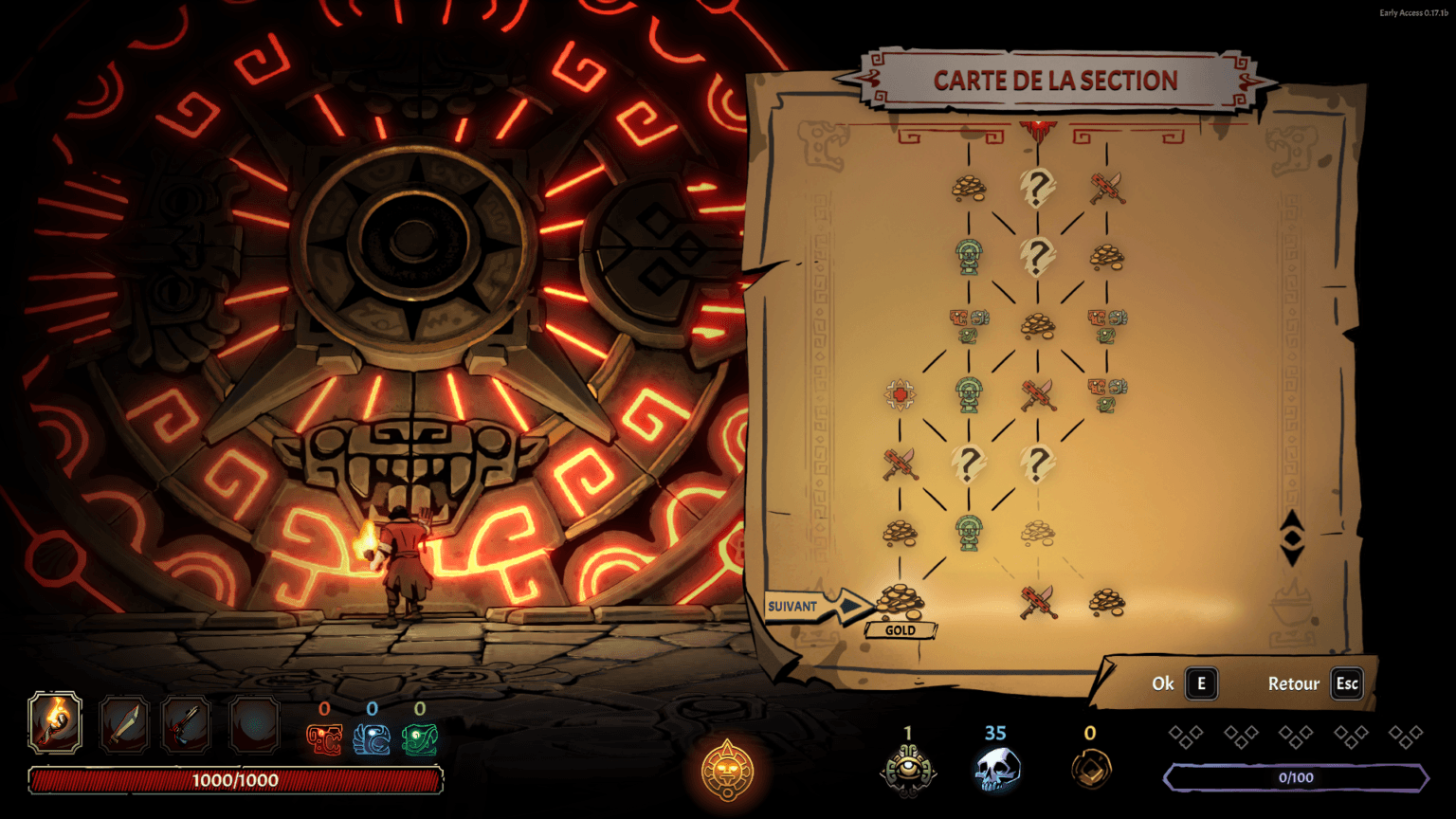Click the golden eye idol icon

point(907,769)
